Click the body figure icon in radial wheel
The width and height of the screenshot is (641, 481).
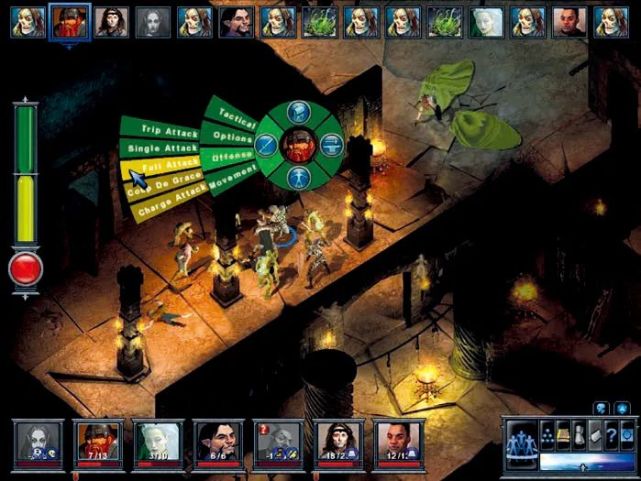pos(298,178)
